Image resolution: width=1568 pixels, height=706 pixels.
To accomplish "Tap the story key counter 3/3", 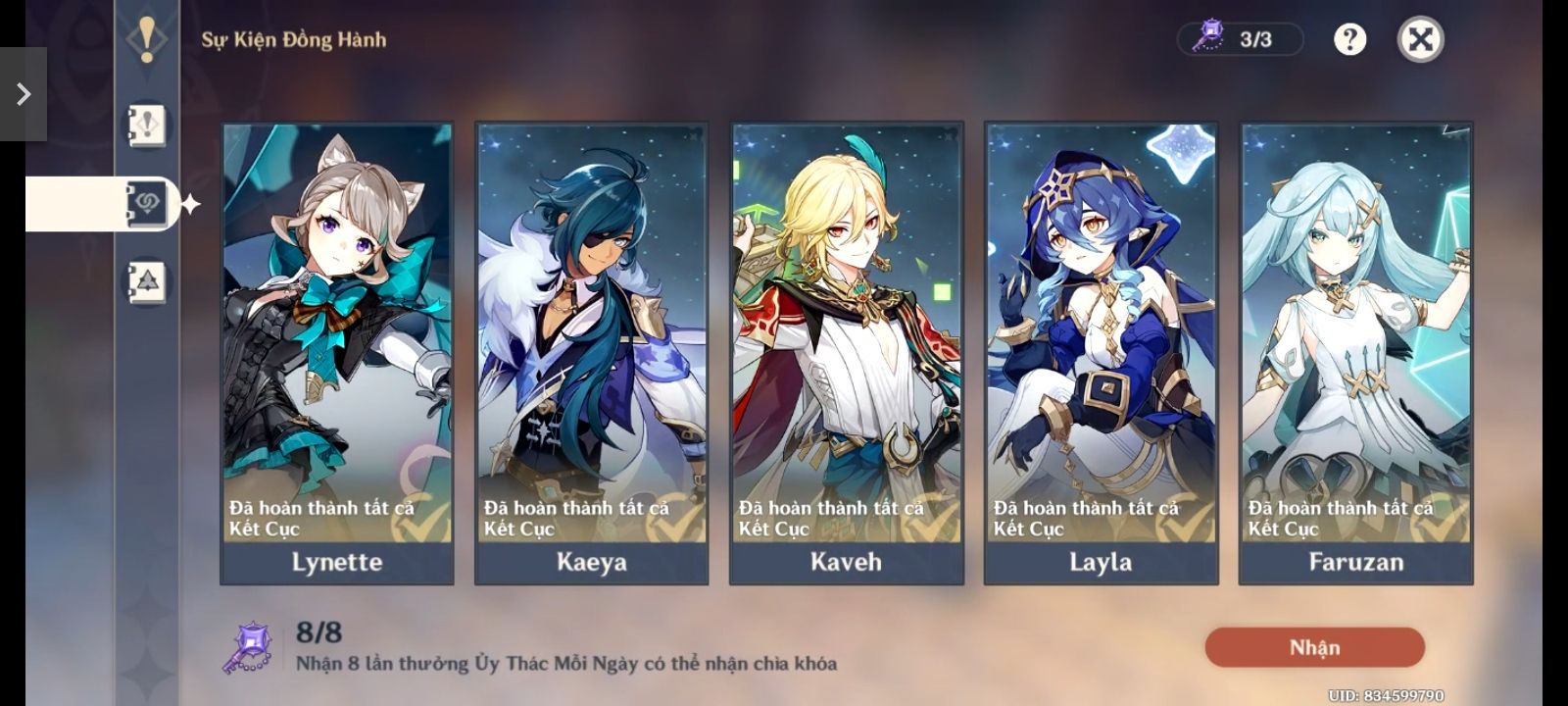I will coord(1241,39).
